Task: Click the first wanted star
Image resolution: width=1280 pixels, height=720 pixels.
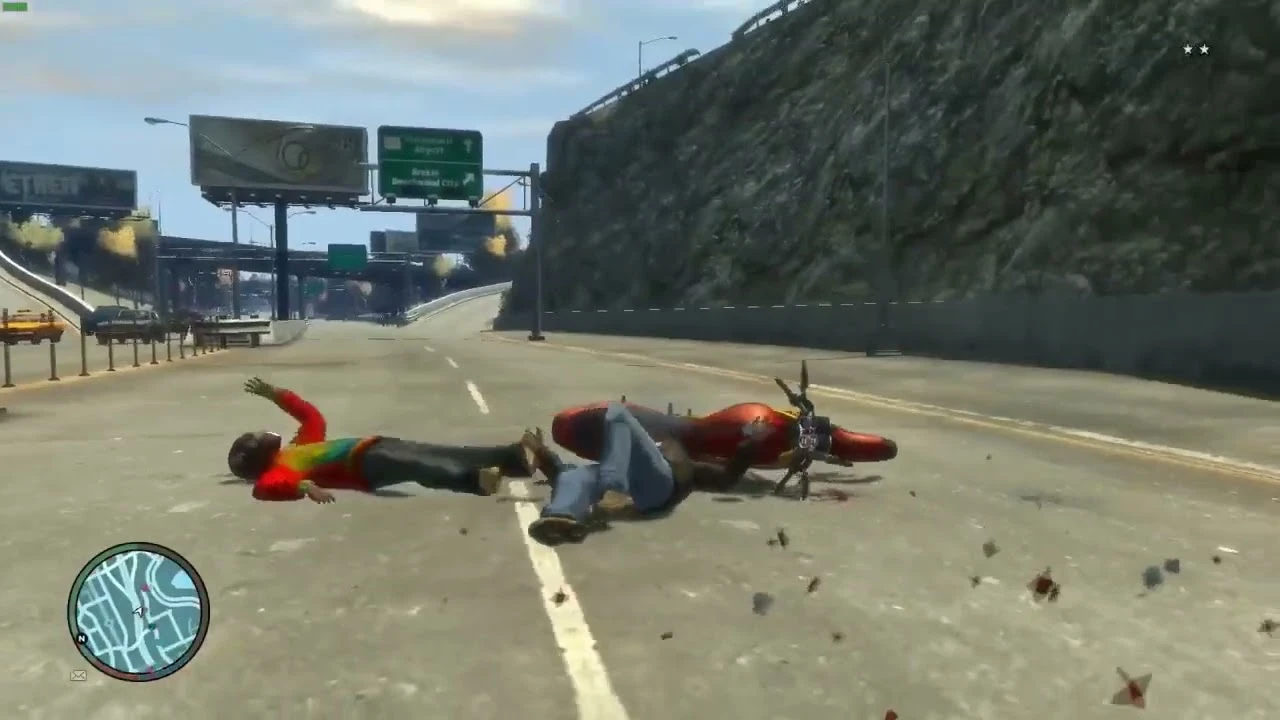Action: click(1186, 49)
